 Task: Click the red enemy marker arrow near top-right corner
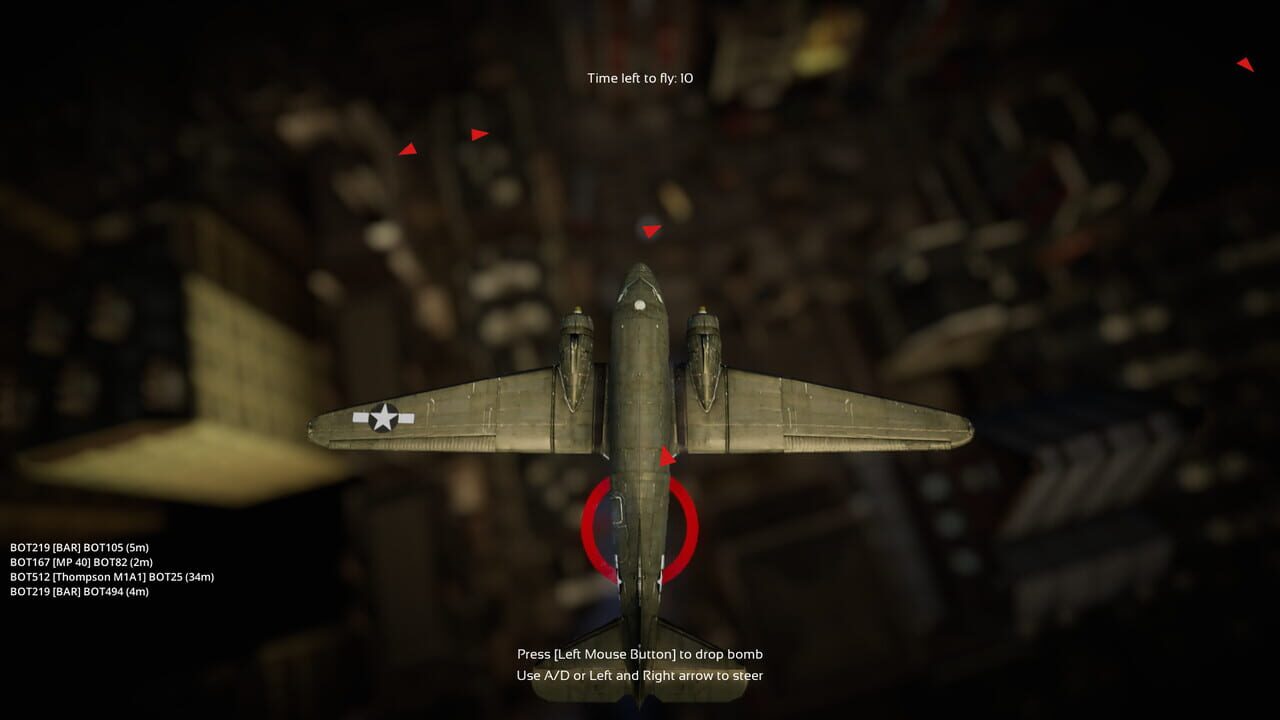(1245, 63)
